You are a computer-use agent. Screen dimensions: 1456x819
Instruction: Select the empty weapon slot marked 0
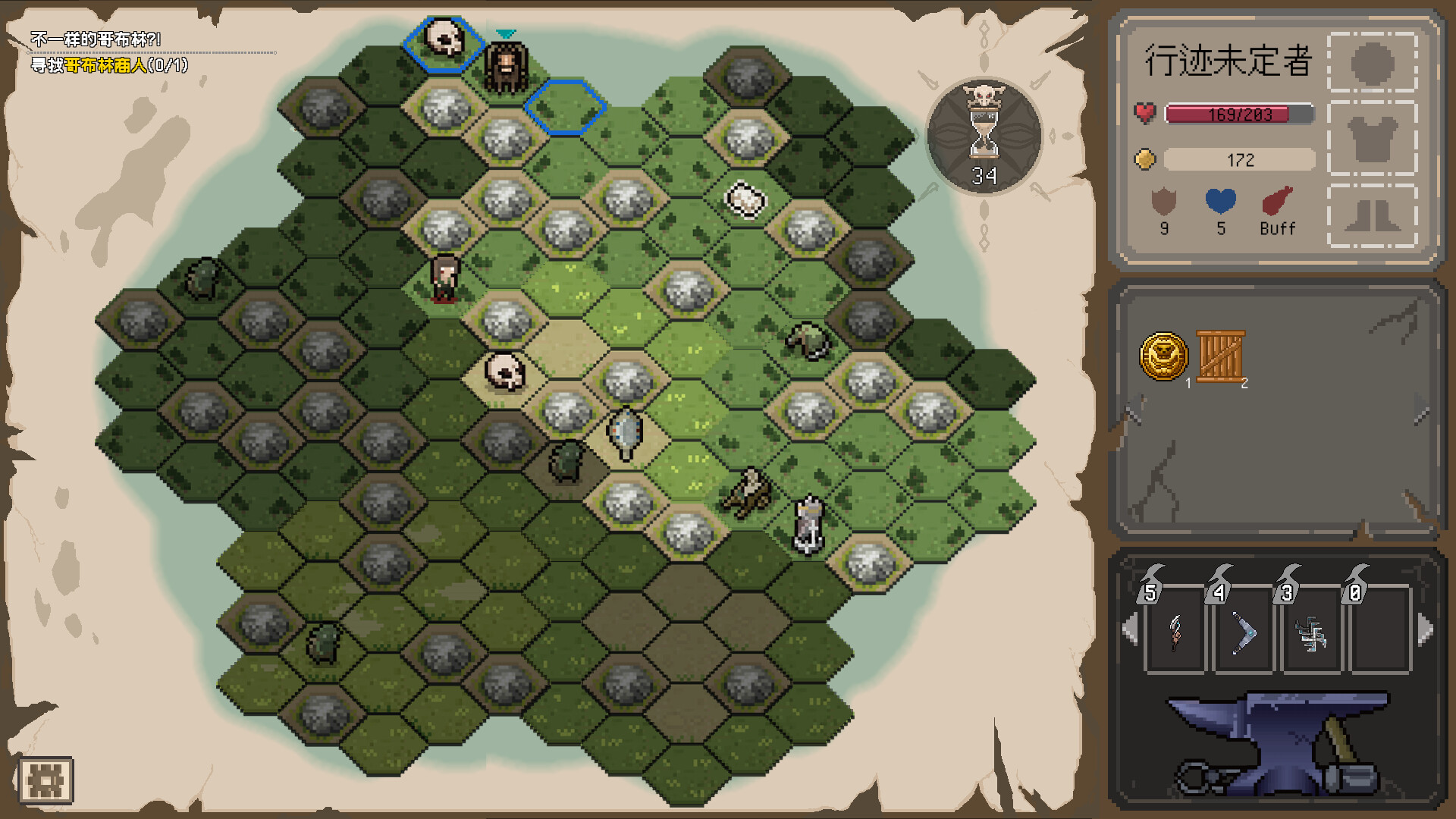click(1379, 632)
